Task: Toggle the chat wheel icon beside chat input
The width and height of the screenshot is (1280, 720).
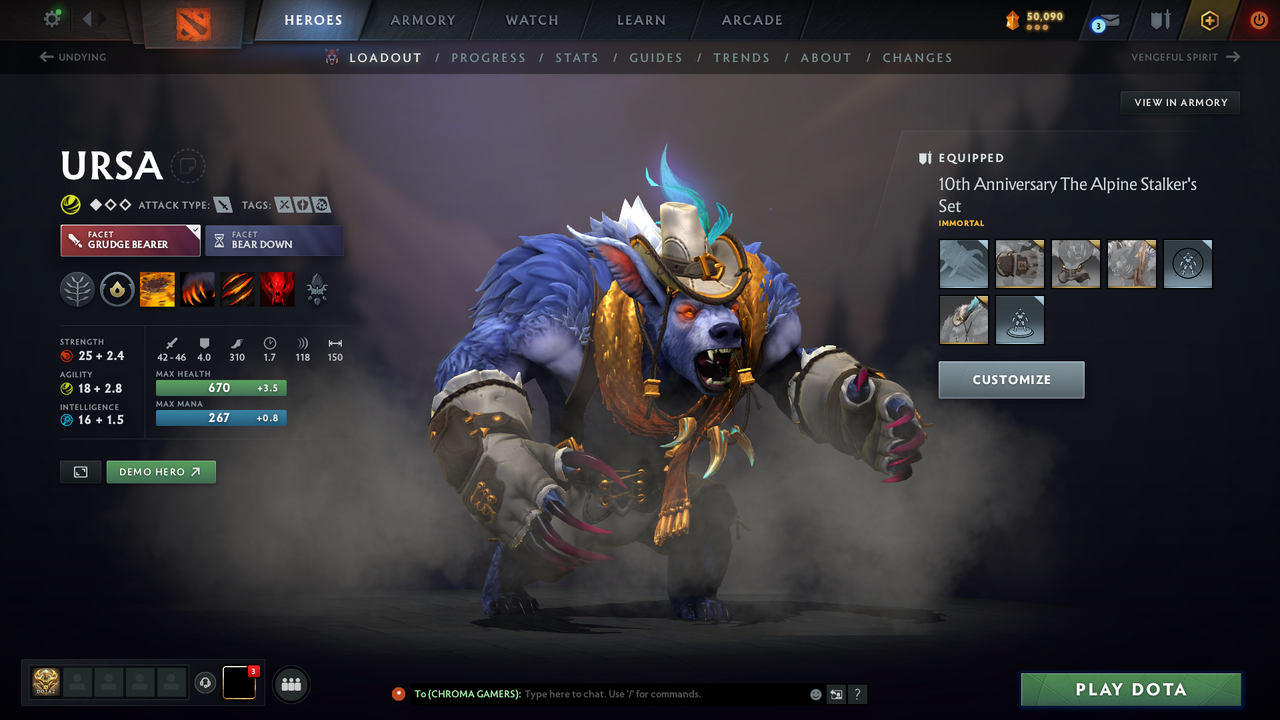Action: coord(836,694)
